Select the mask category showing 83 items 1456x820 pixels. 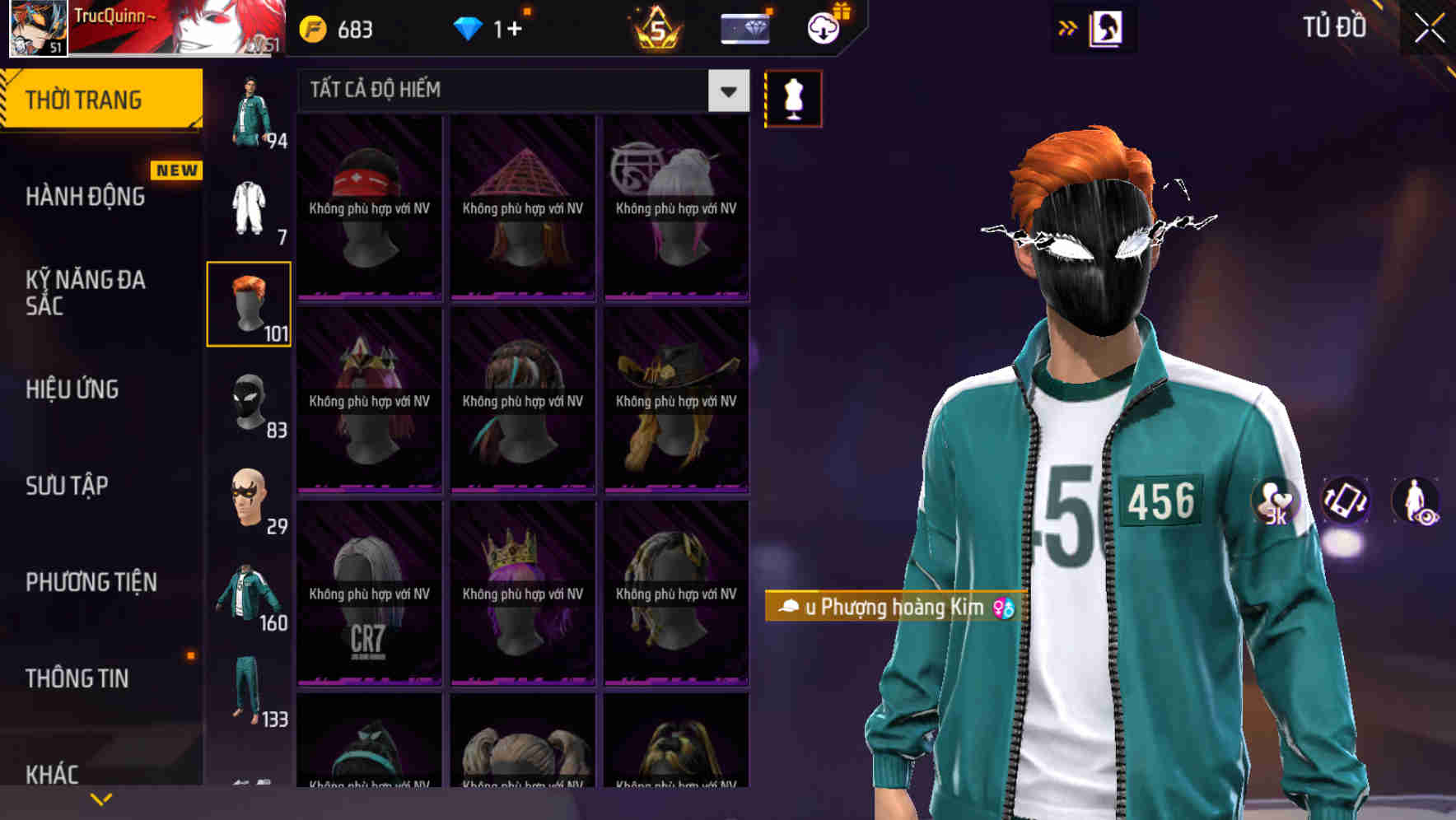tap(248, 403)
